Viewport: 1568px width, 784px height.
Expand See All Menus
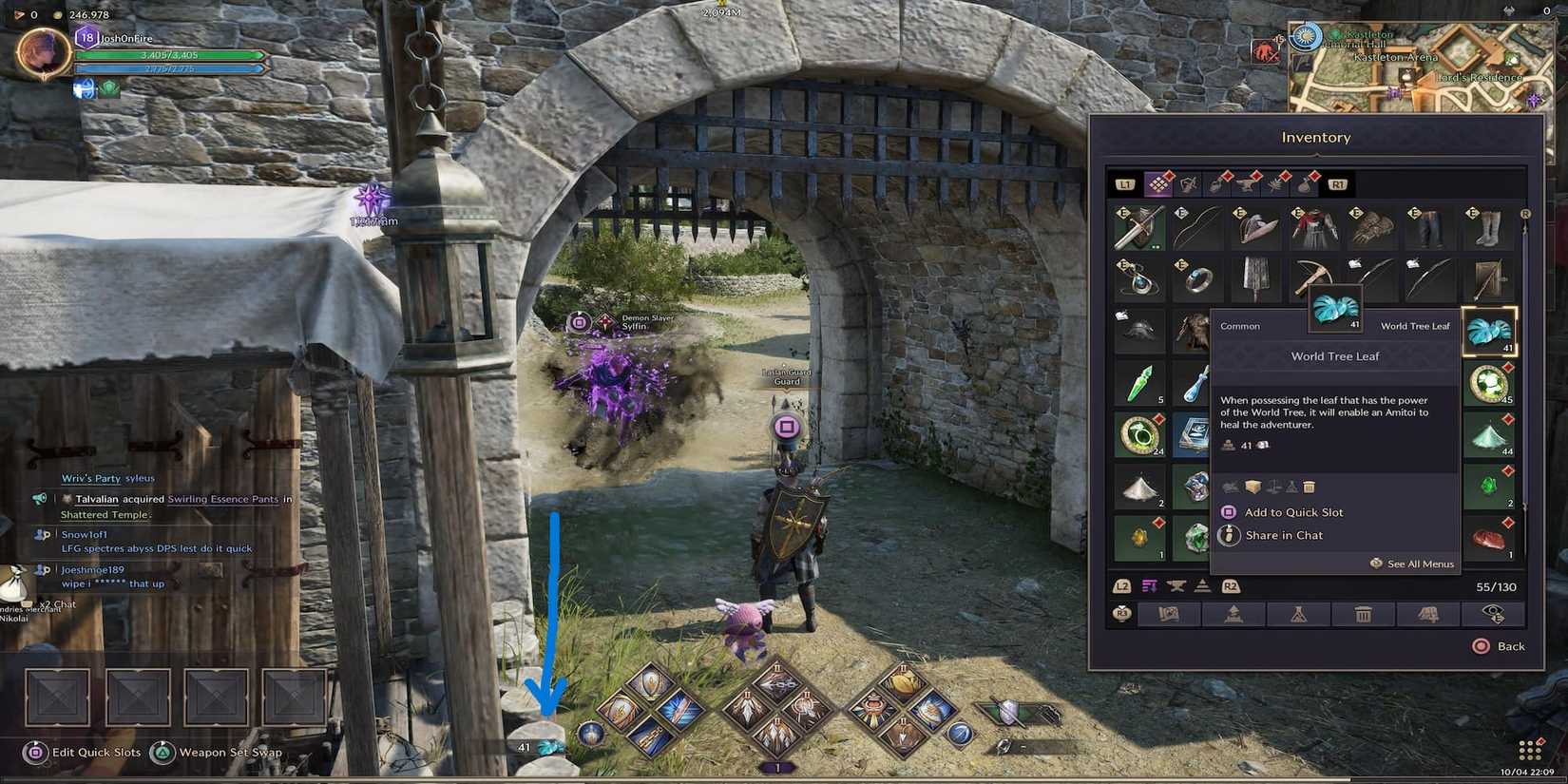tap(1413, 564)
